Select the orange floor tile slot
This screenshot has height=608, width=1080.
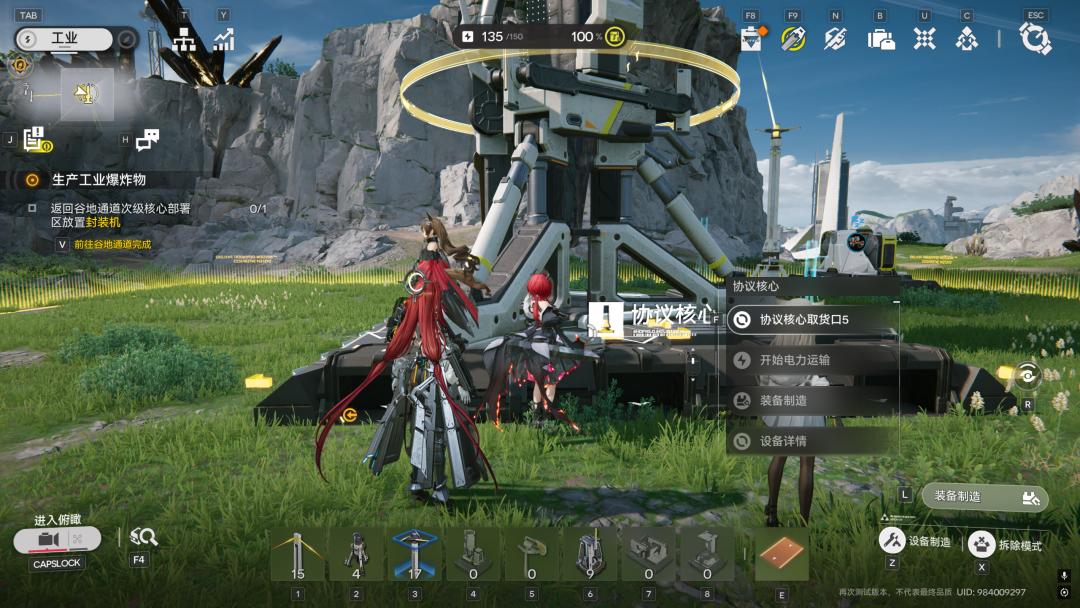point(781,554)
